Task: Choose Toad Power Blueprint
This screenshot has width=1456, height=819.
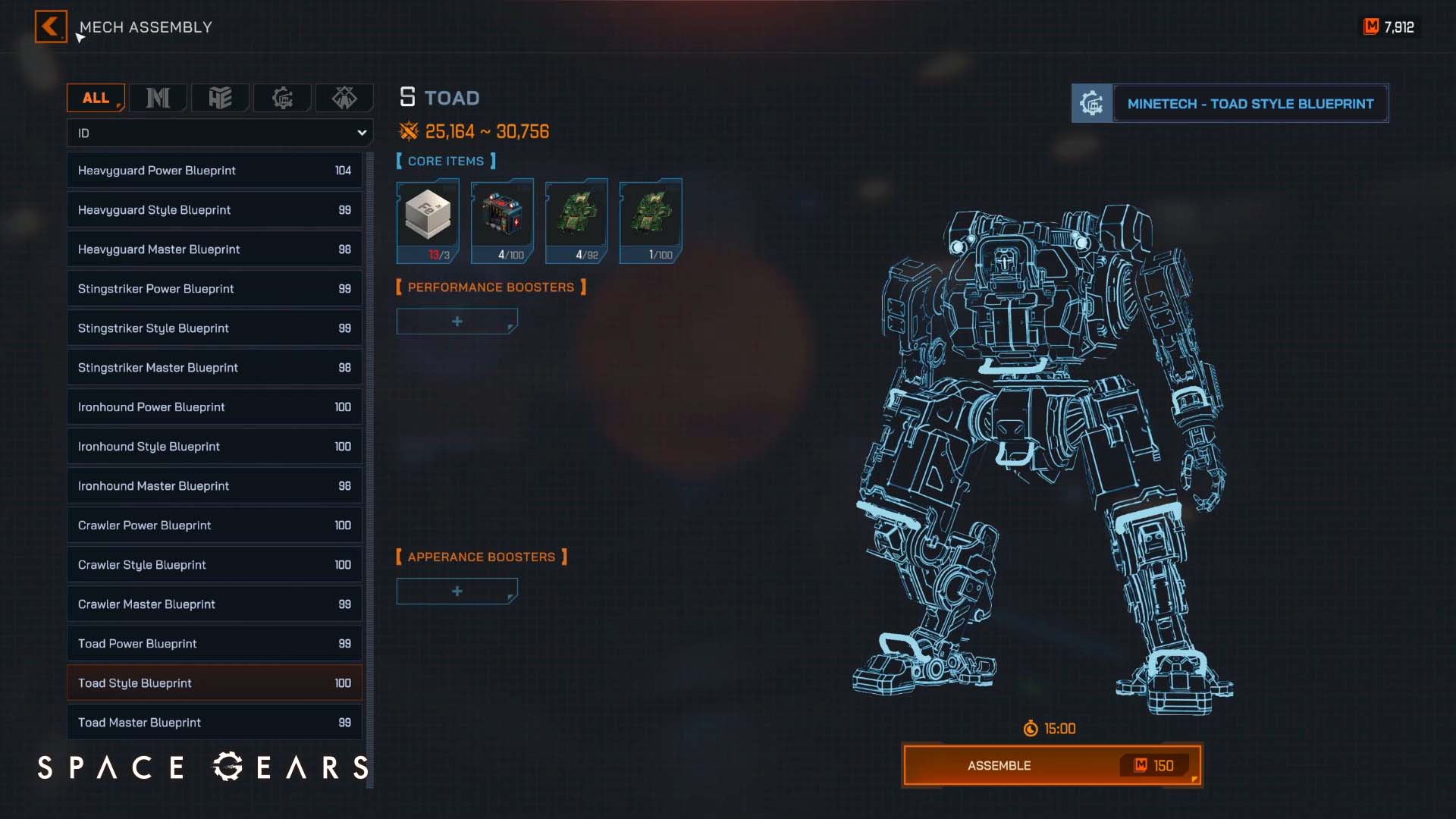Action: (x=214, y=644)
